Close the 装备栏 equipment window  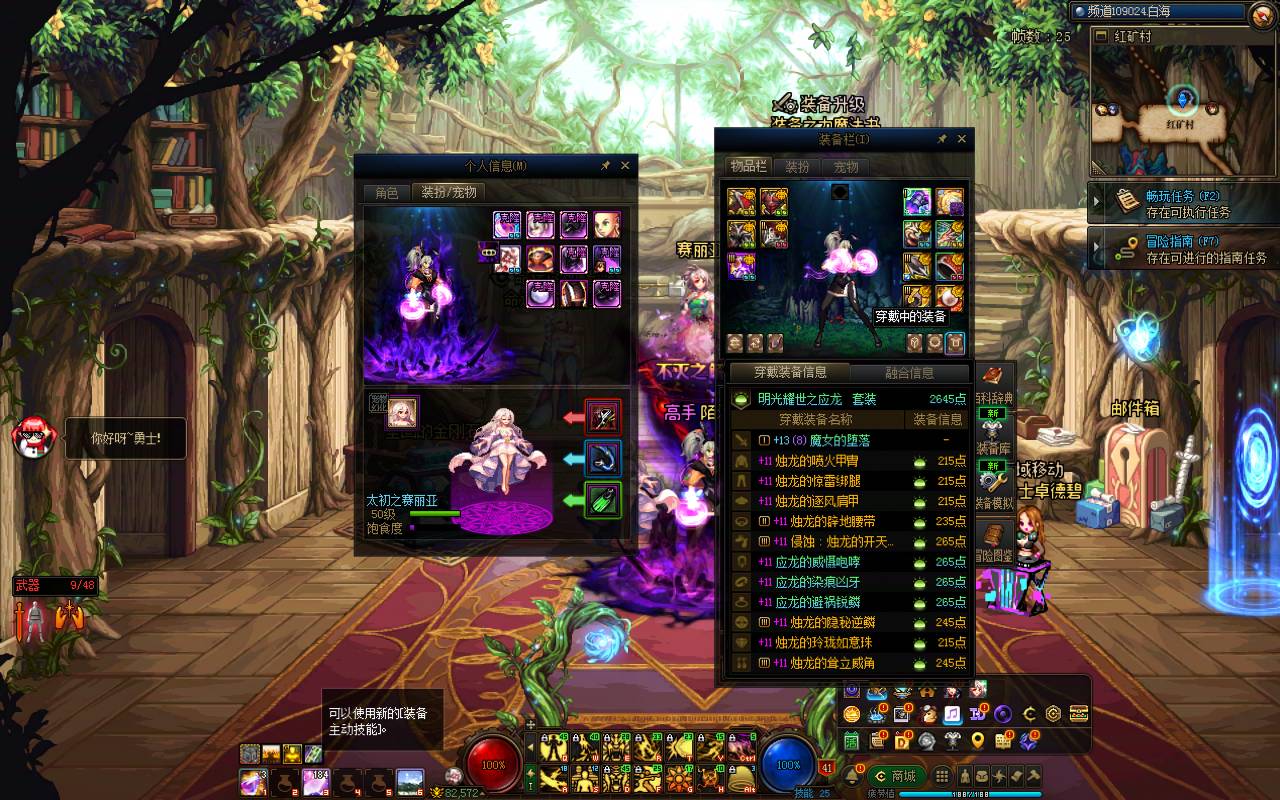pyautogui.click(x=962, y=139)
